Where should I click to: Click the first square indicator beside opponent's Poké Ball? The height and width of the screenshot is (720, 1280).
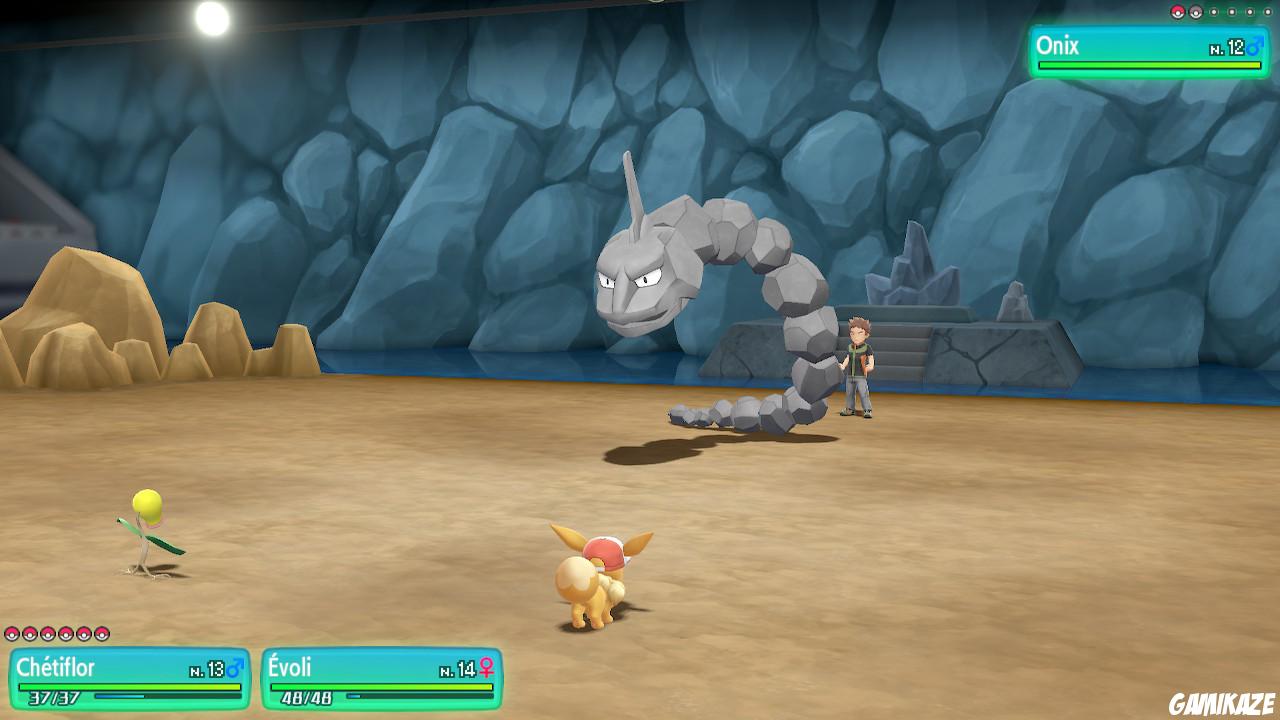point(1214,12)
